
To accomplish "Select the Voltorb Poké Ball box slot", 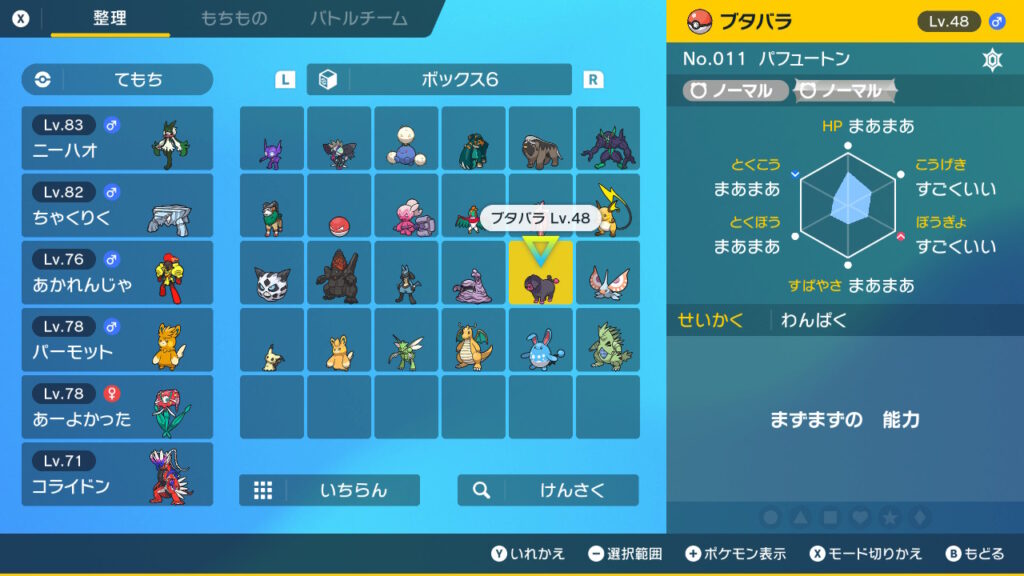I will point(339,206).
